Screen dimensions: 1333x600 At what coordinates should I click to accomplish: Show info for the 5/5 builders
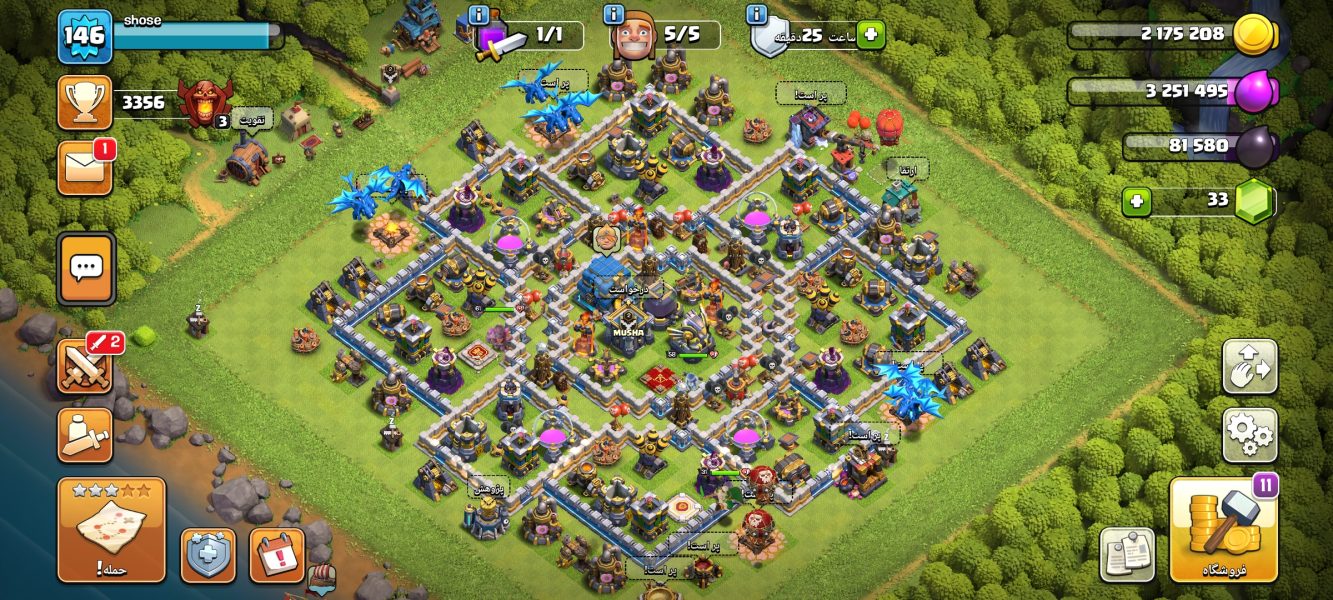coord(614,15)
